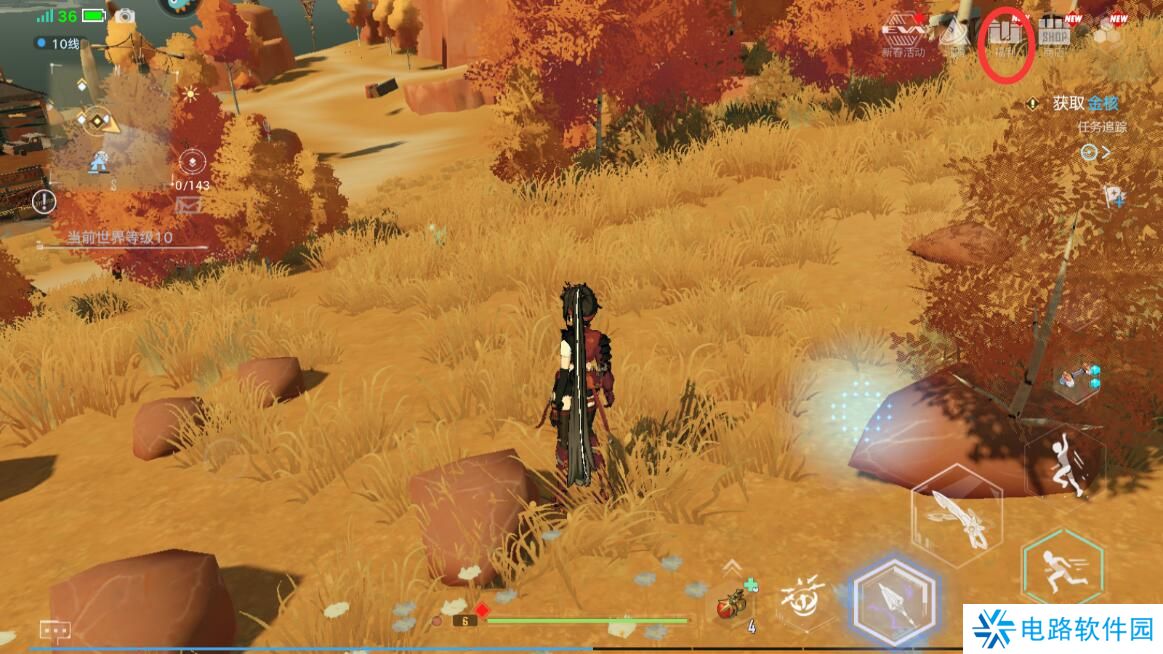Click the 获取金核 quest tracker
1163x654 pixels.
click(x=1084, y=103)
